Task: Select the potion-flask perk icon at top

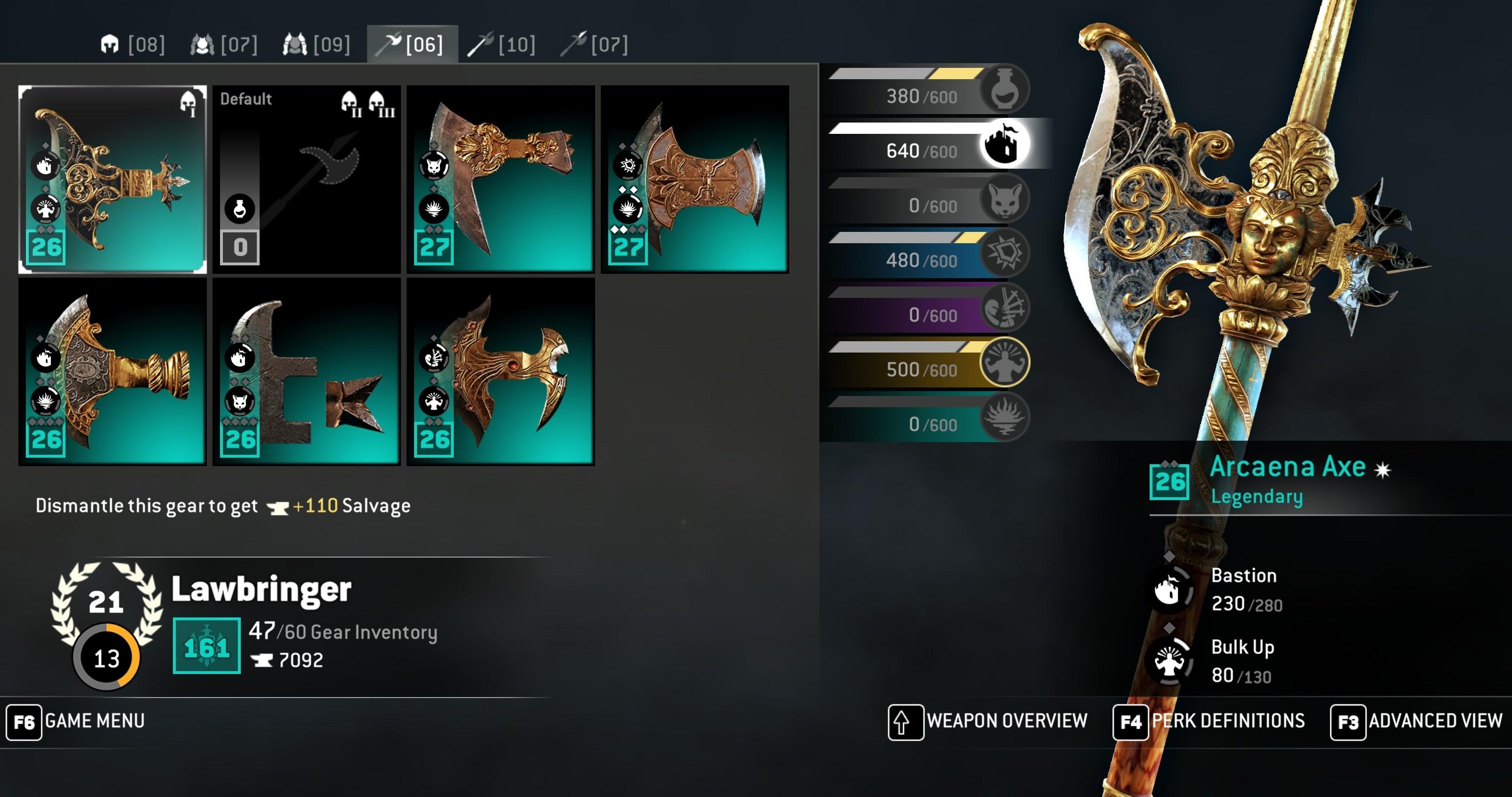Action: point(1005,88)
